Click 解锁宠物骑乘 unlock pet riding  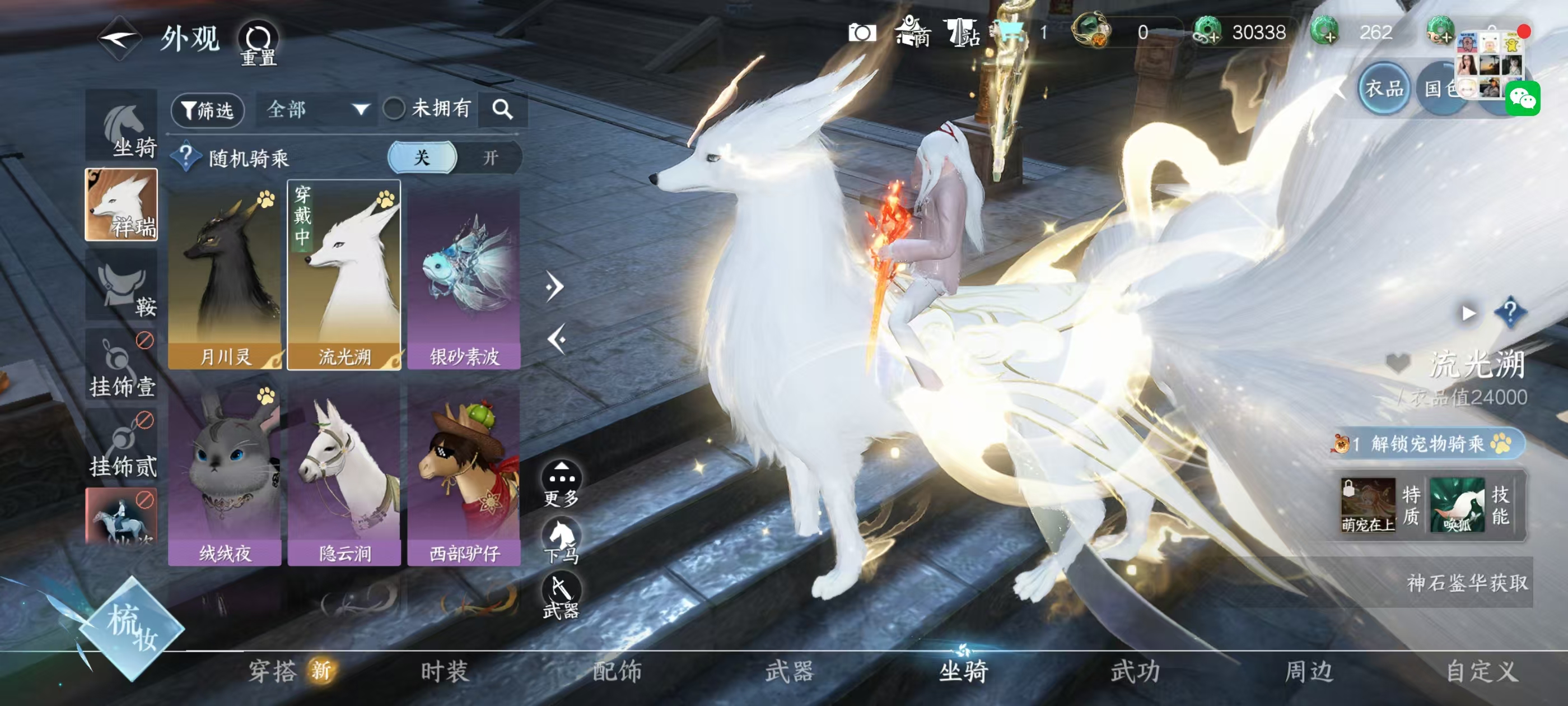1427,443
